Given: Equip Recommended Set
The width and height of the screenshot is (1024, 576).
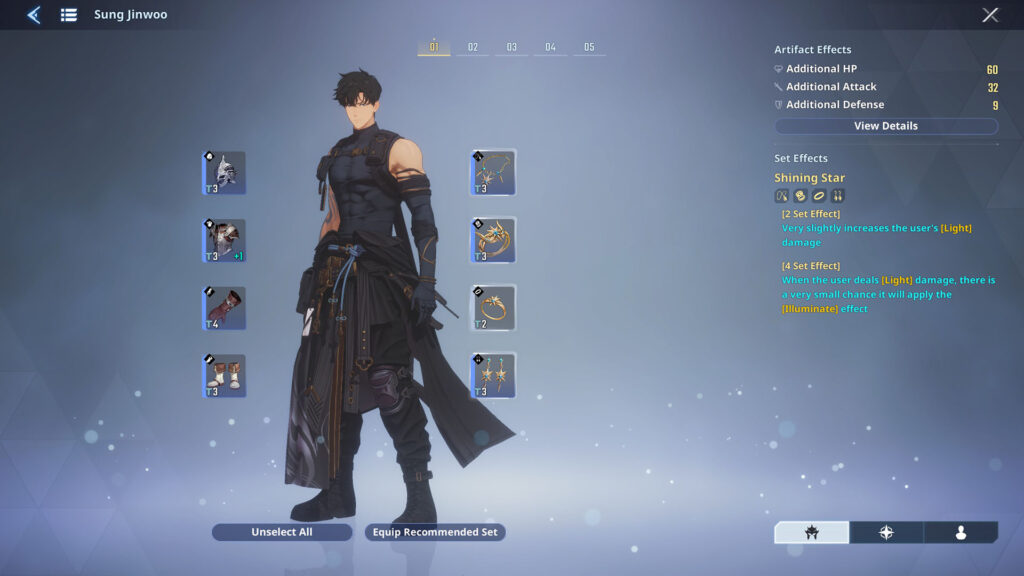Looking at the screenshot, I should pos(435,532).
